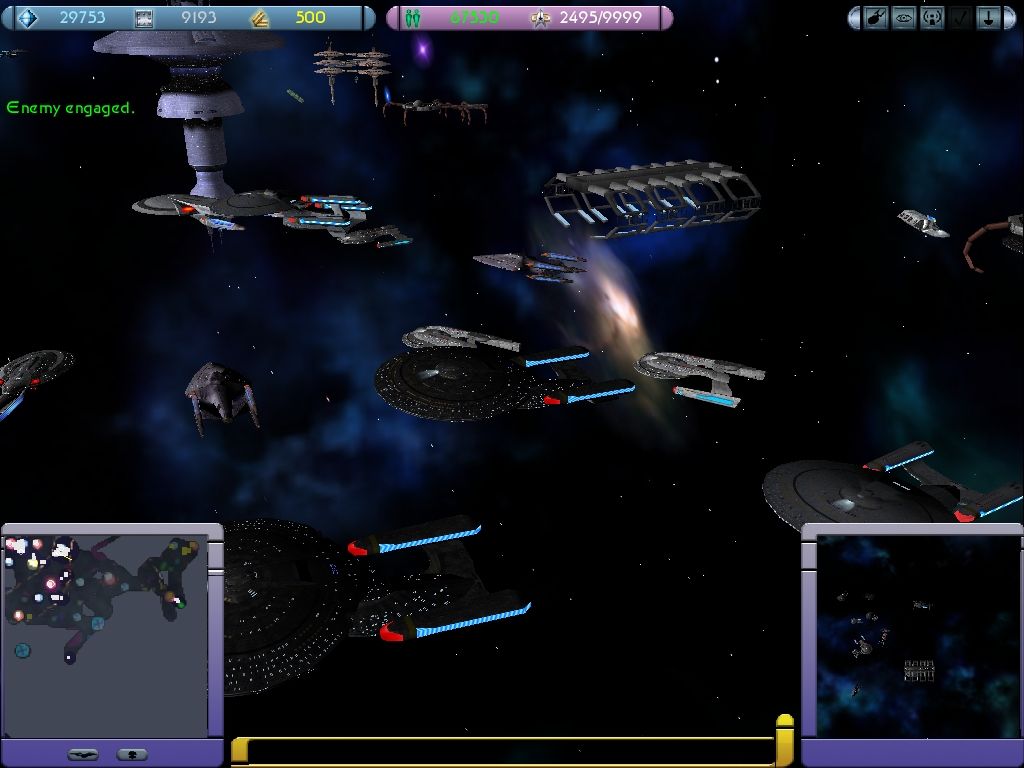Toggle the eye view button
This screenshot has width=1024, height=768.
click(905, 18)
